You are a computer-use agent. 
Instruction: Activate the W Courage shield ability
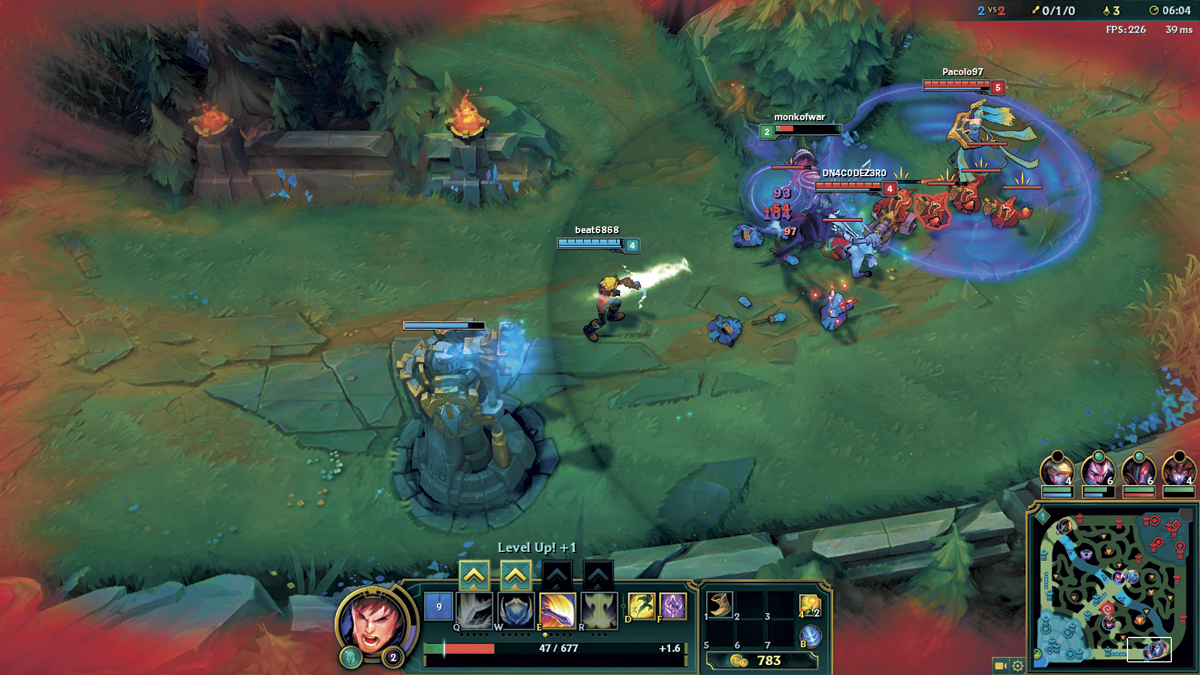point(515,608)
